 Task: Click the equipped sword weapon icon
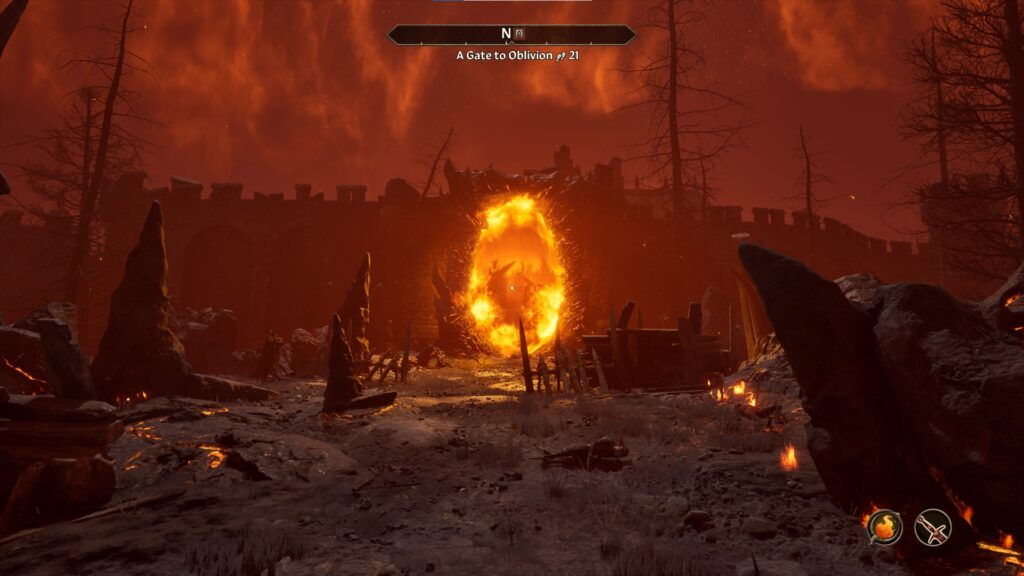(932, 527)
